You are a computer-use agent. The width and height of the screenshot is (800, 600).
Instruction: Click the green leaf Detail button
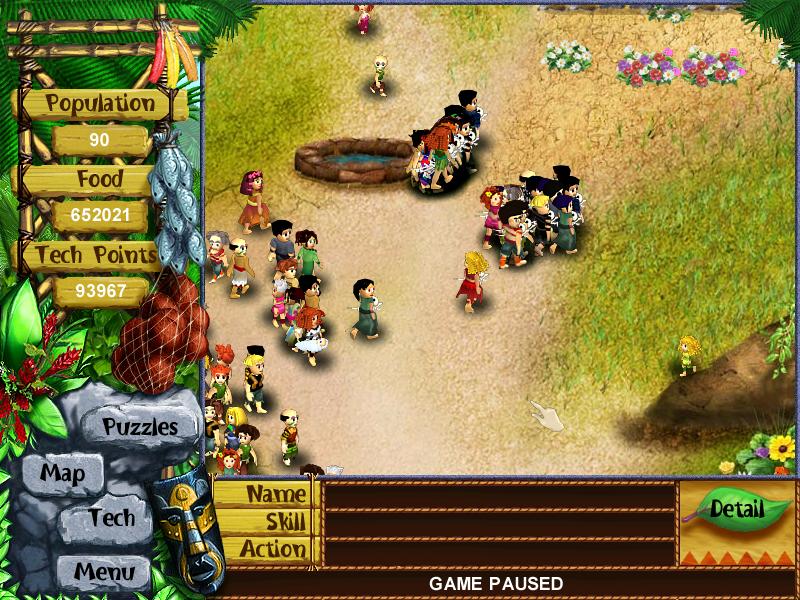pos(736,509)
